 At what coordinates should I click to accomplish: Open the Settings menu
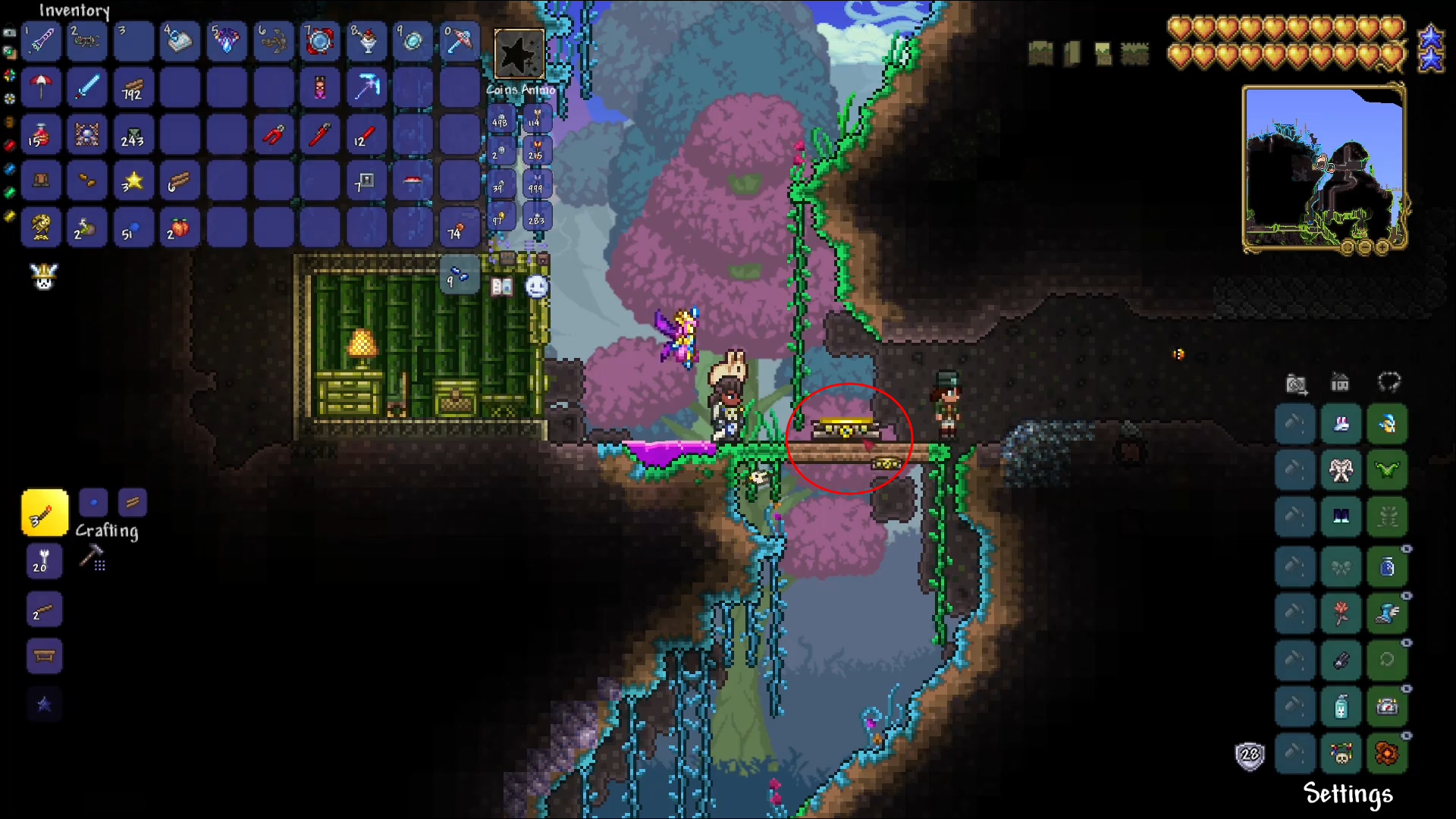coord(1348,793)
